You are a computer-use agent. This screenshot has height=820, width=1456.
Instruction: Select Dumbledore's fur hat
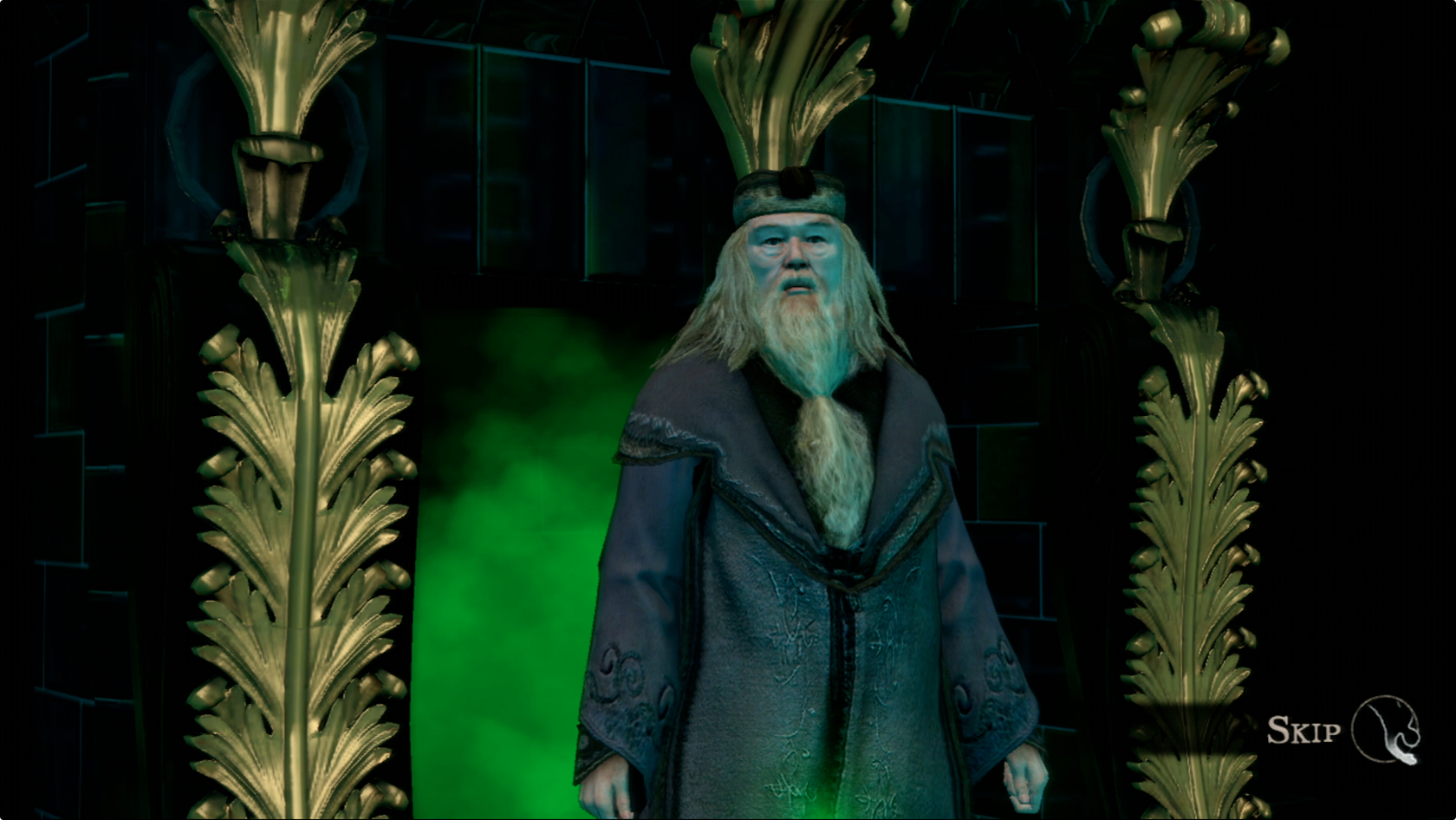(787, 192)
